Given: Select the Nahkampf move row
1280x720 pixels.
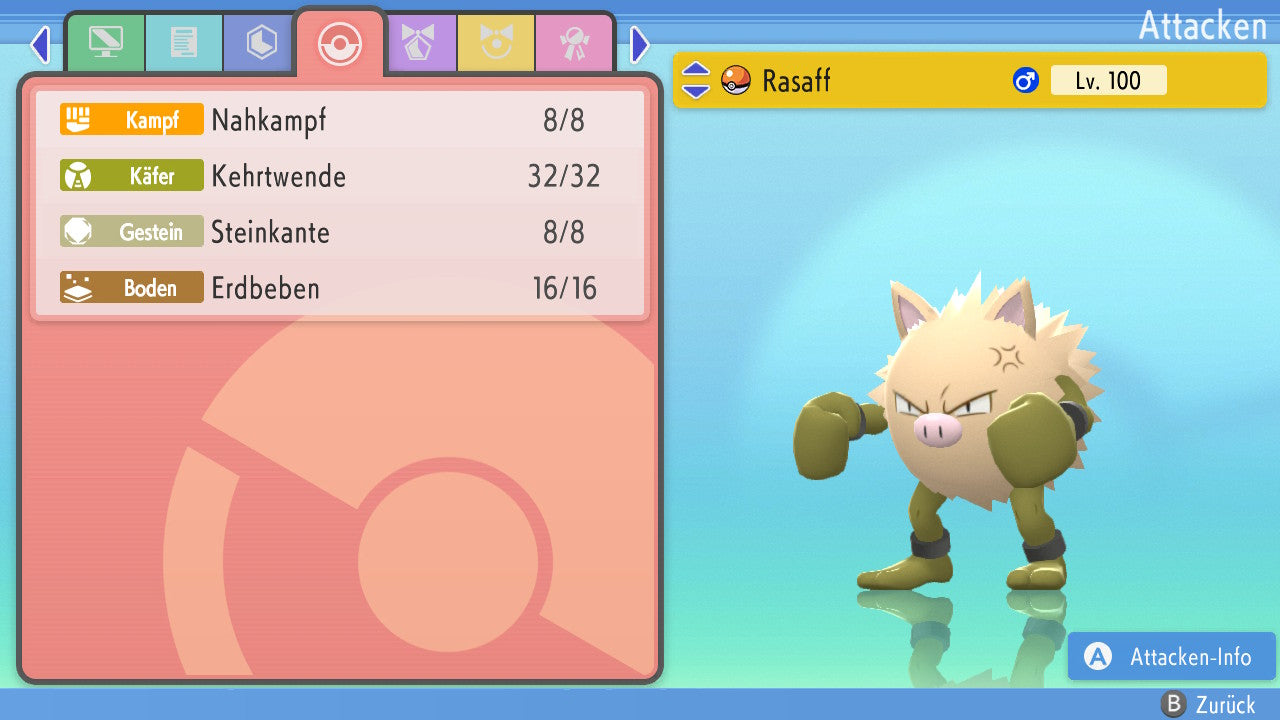Looking at the screenshot, I should click(340, 121).
